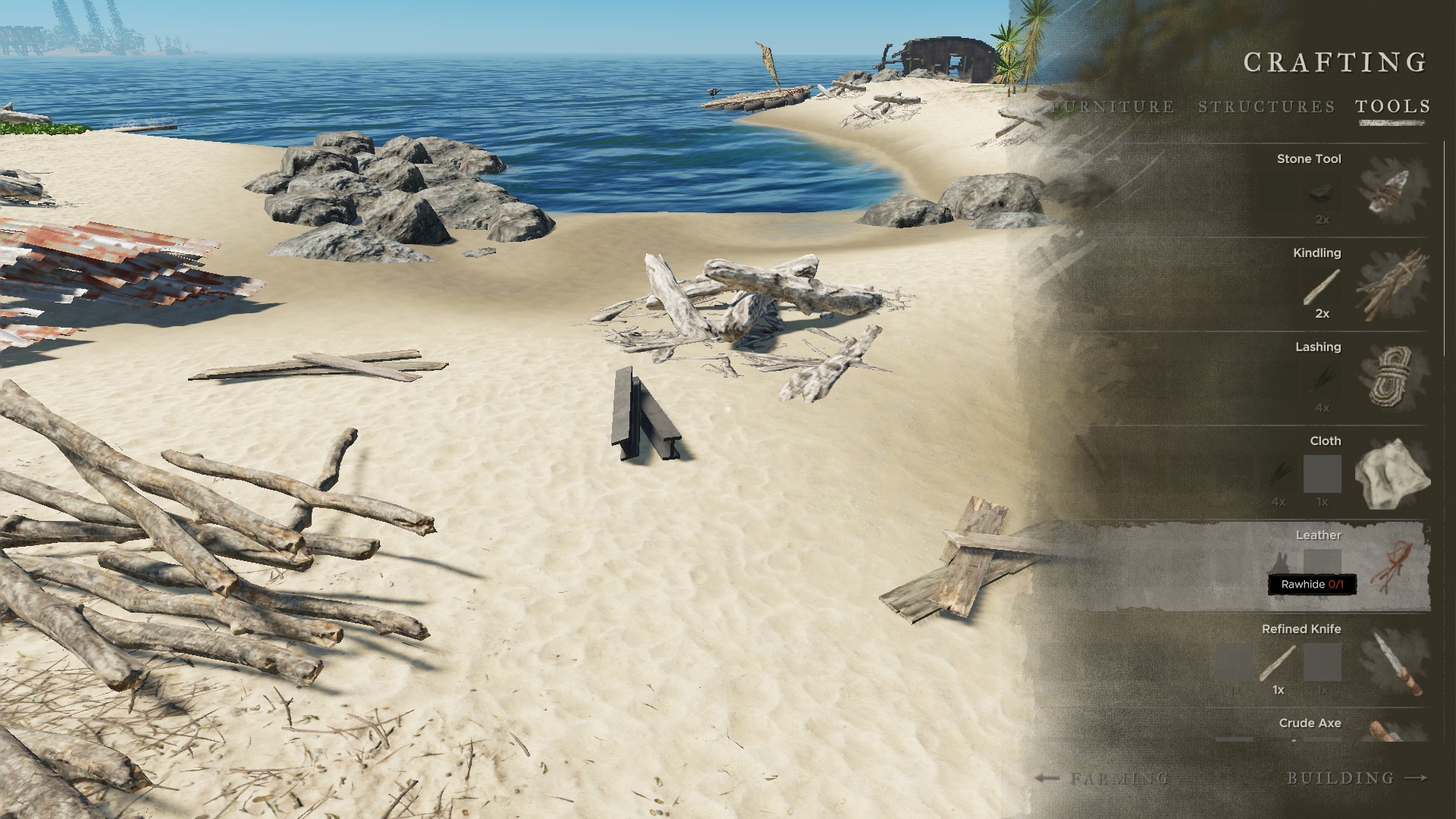Select the Tools tab

pos(1393,107)
